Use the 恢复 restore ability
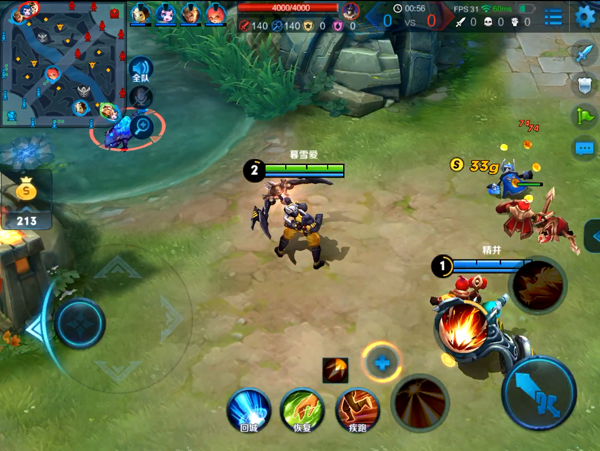The image size is (600, 451). point(302,410)
